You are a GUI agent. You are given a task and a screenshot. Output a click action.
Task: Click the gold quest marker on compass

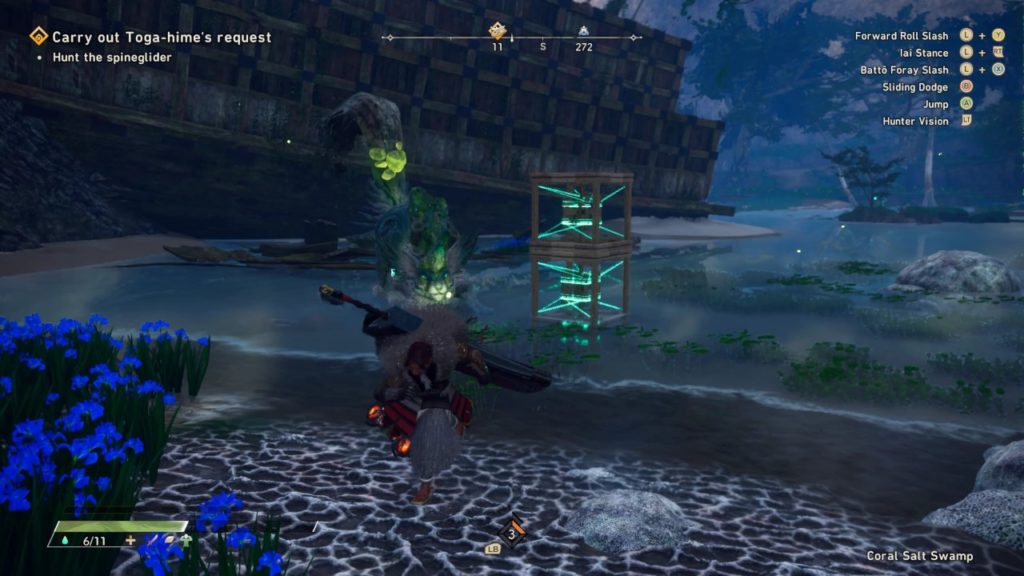click(497, 30)
